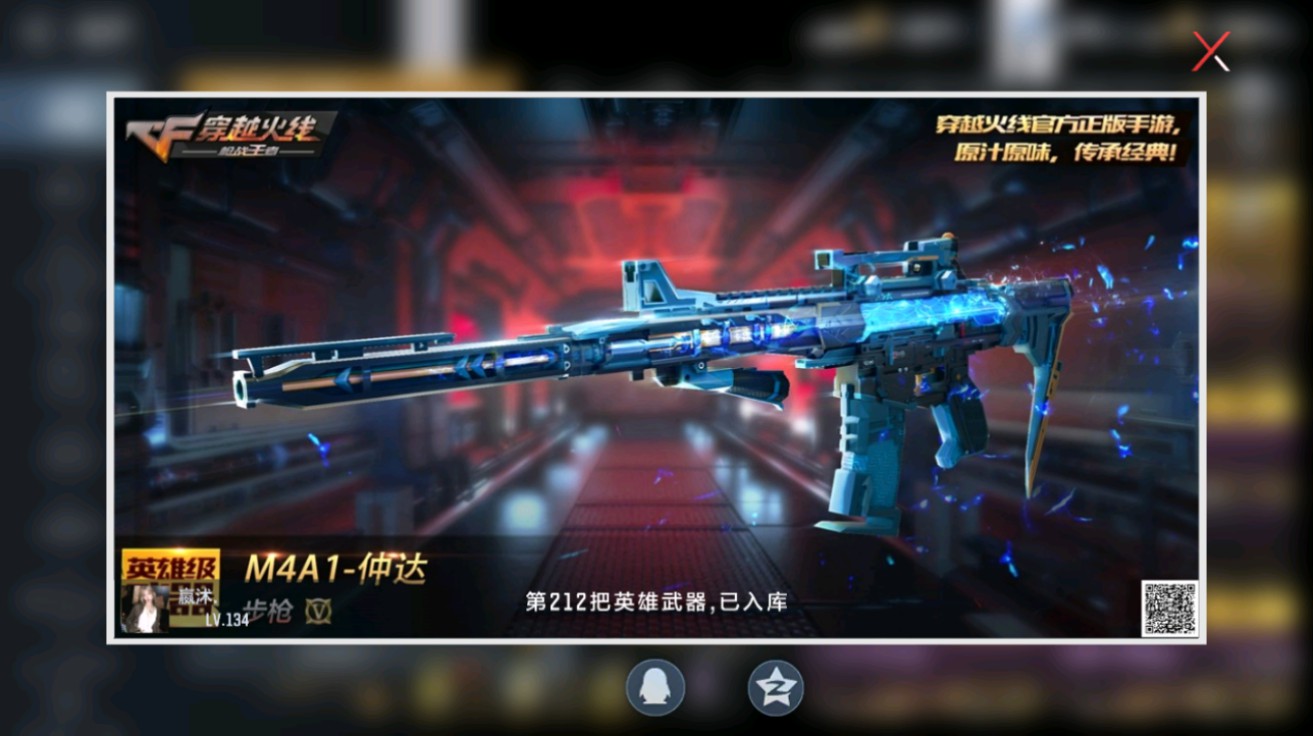1313x736 pixels.
Task: Close the weapon share popup
Action: (1210, 52)
